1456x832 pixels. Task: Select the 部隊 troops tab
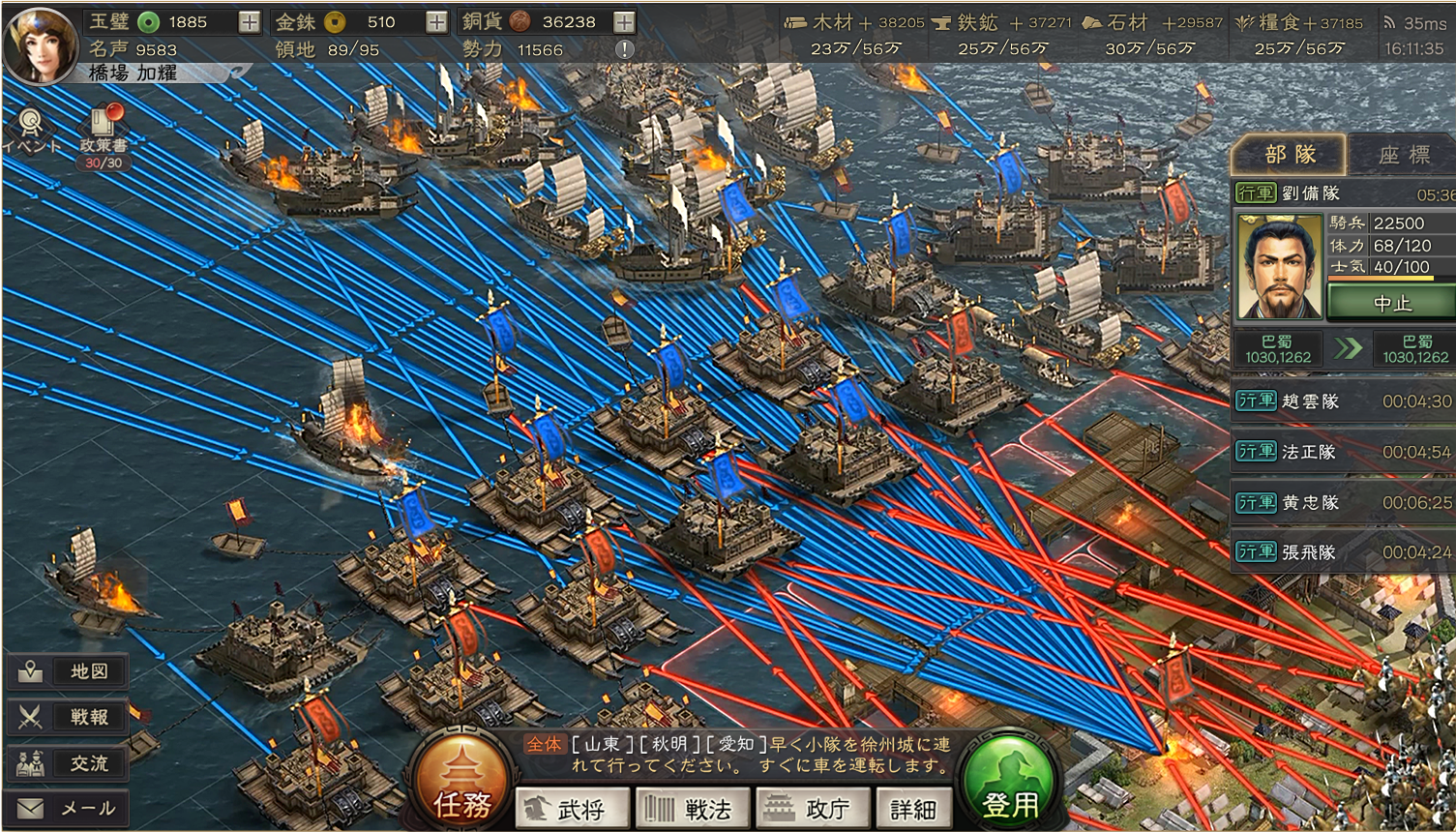coord(1290,155)
